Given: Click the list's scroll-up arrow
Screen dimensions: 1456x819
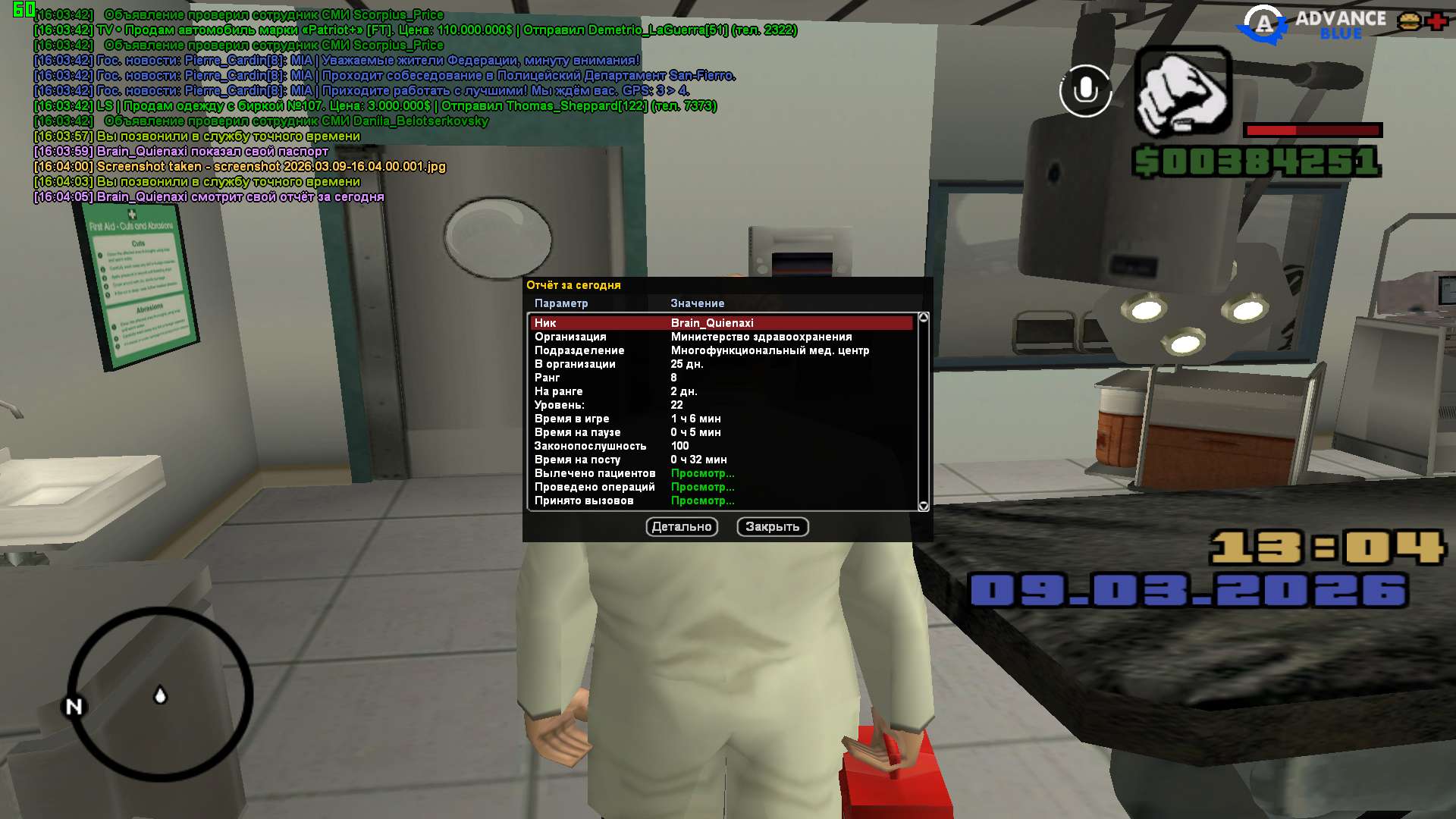Looking at the screenshot, I should [x=923, y=318].
